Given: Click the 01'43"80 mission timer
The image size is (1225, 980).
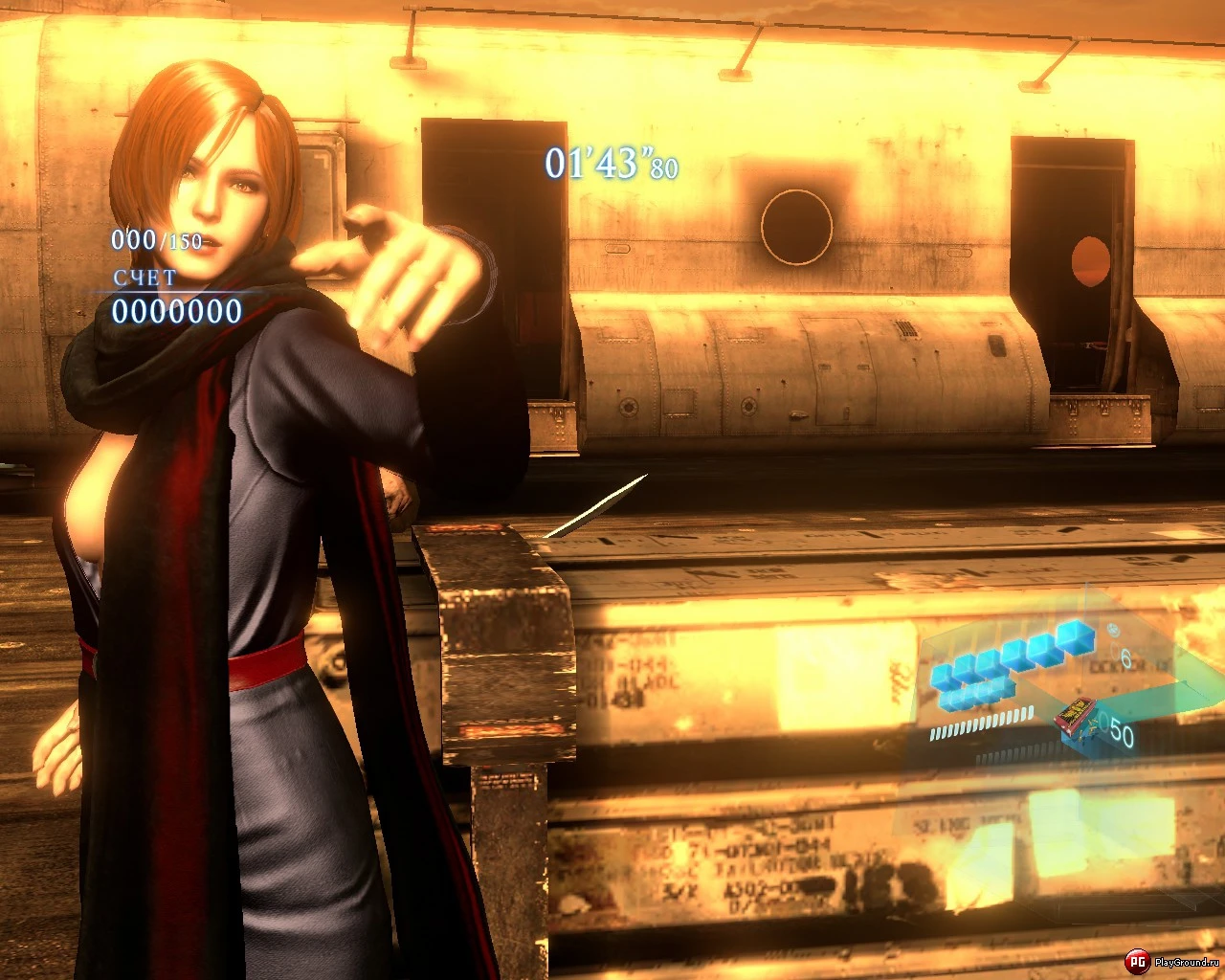Looking at the screenshot, I should 610,164.
